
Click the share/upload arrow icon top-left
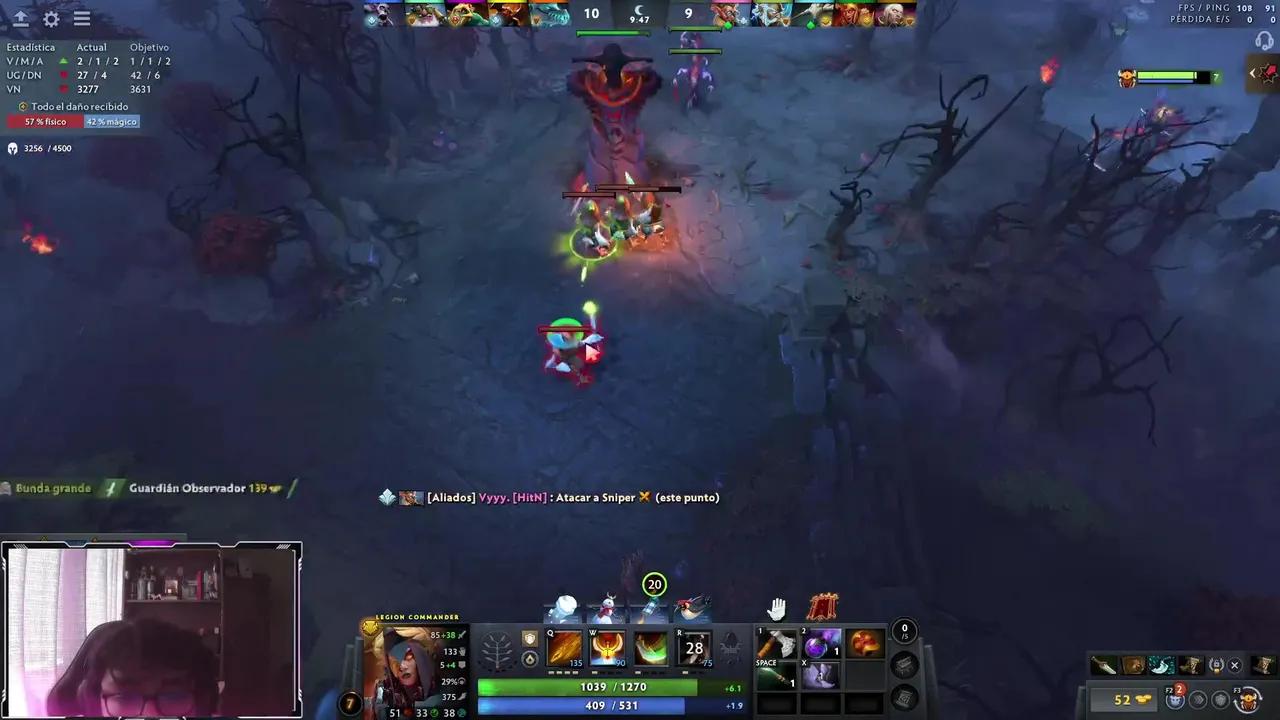[x=20, y=18]
